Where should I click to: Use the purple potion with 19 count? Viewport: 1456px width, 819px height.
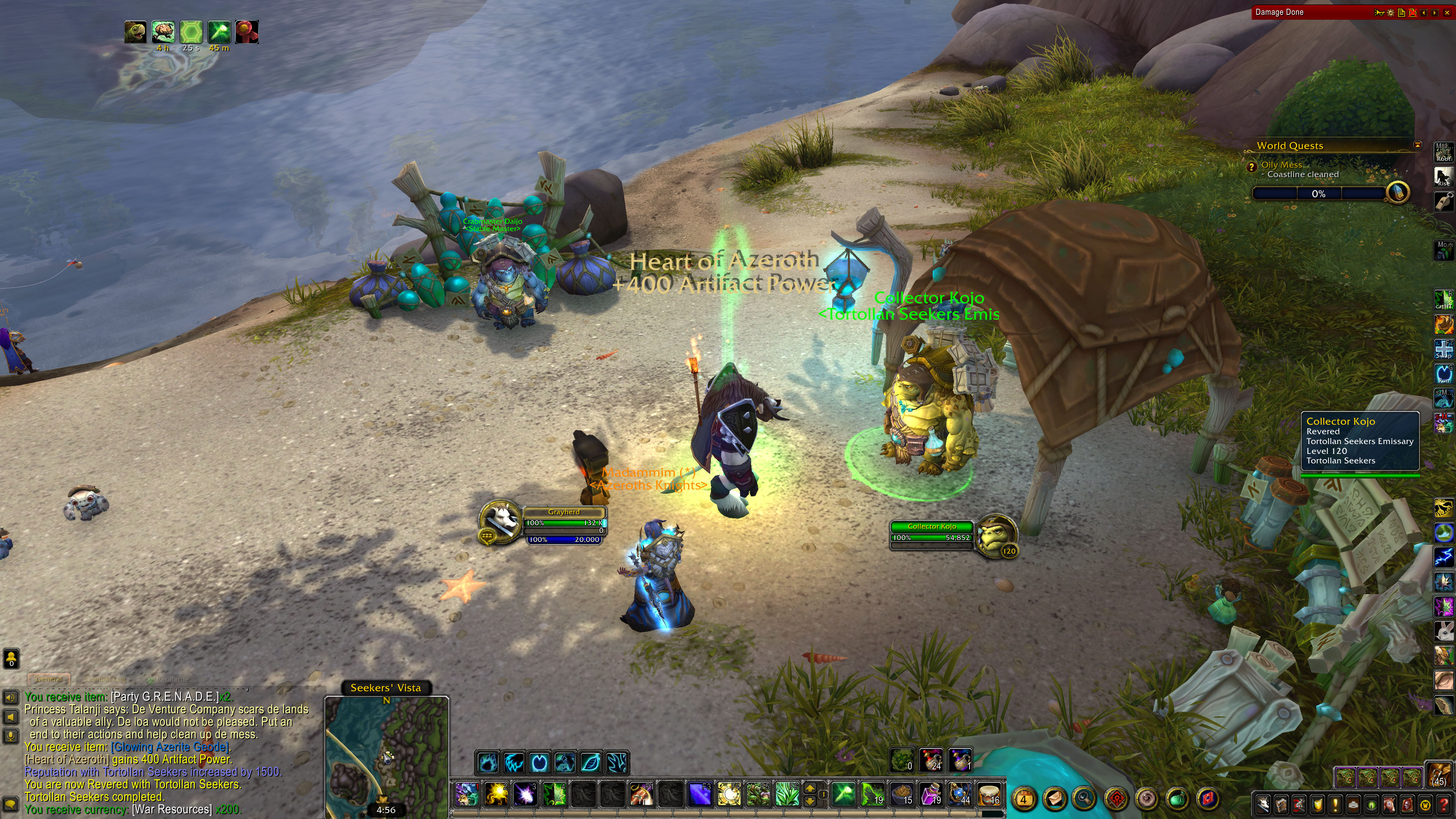pyautogui.click(x=930, y=794)
